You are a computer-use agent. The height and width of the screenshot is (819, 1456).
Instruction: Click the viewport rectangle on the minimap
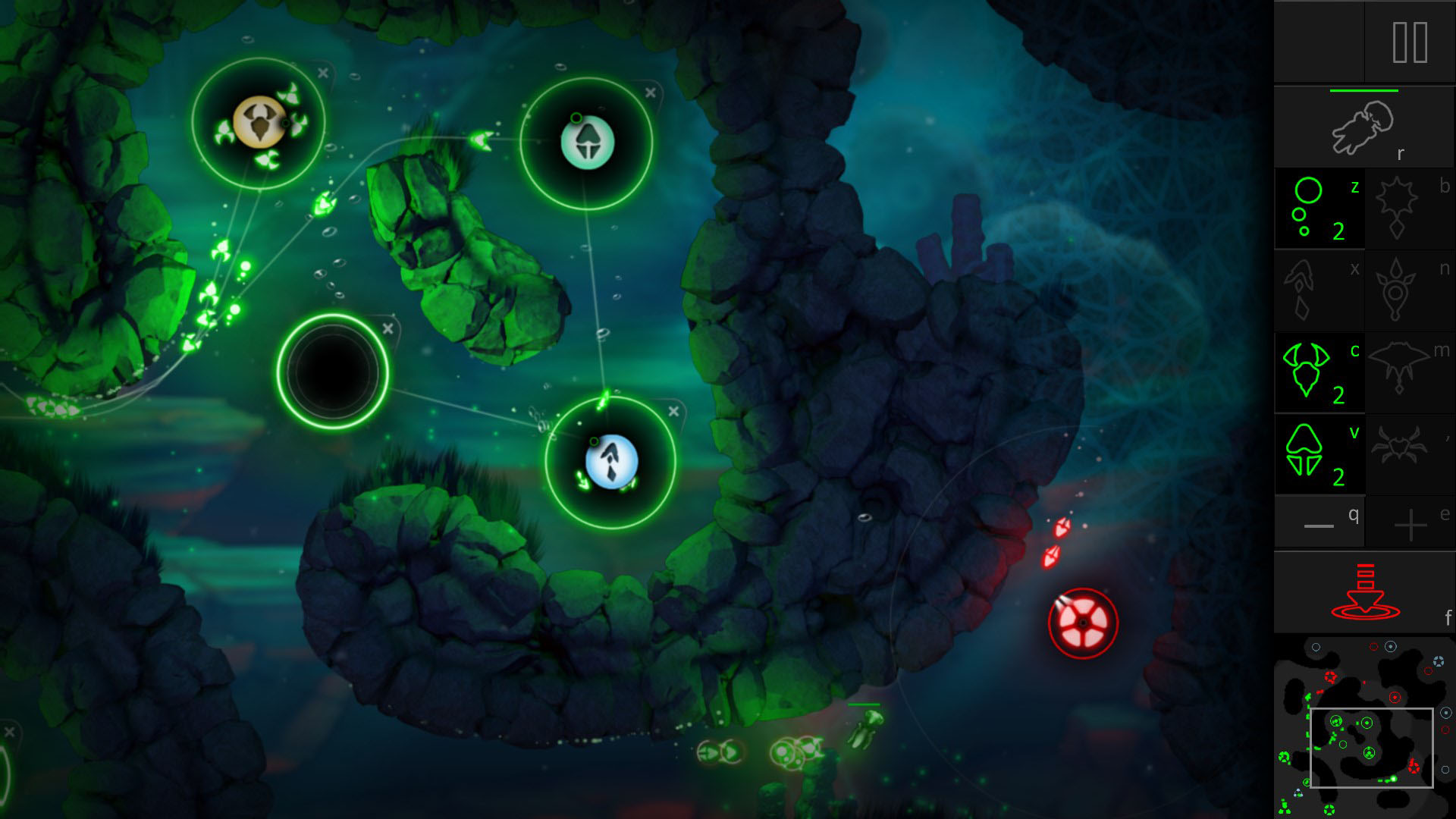pyautogui.click(x=1371, y=748)
